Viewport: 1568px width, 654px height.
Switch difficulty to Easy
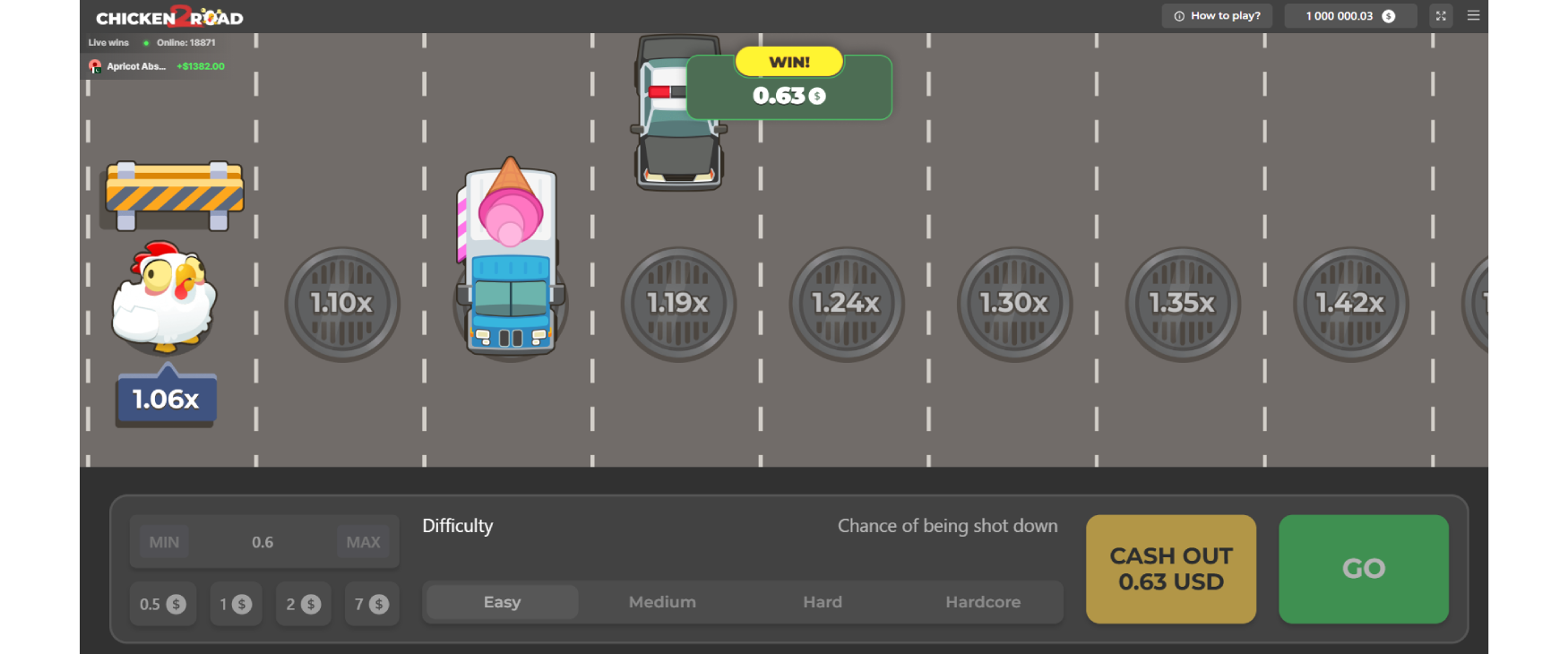[501, 602]
